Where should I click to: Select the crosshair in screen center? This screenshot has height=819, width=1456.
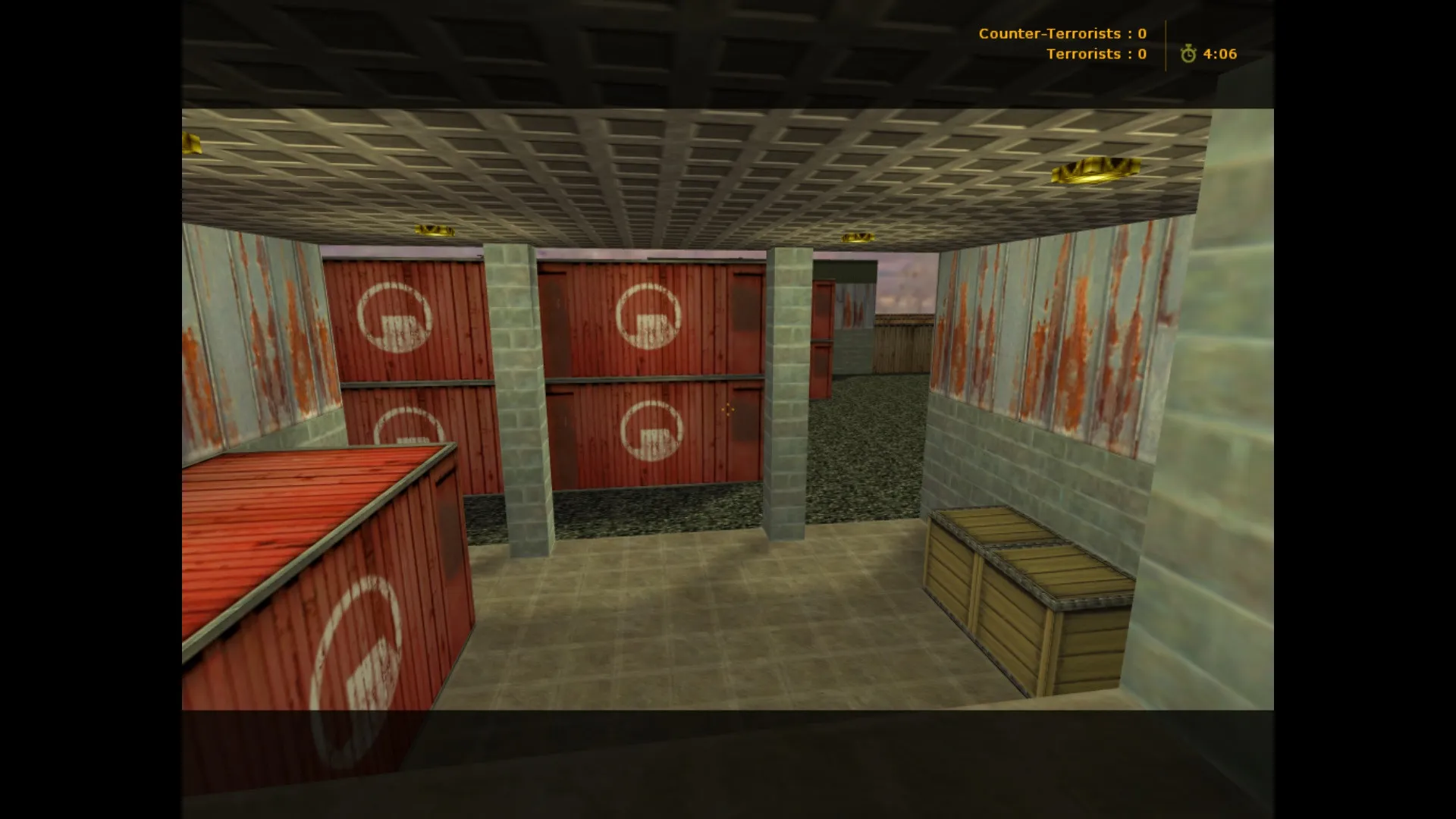coord(728,409)
